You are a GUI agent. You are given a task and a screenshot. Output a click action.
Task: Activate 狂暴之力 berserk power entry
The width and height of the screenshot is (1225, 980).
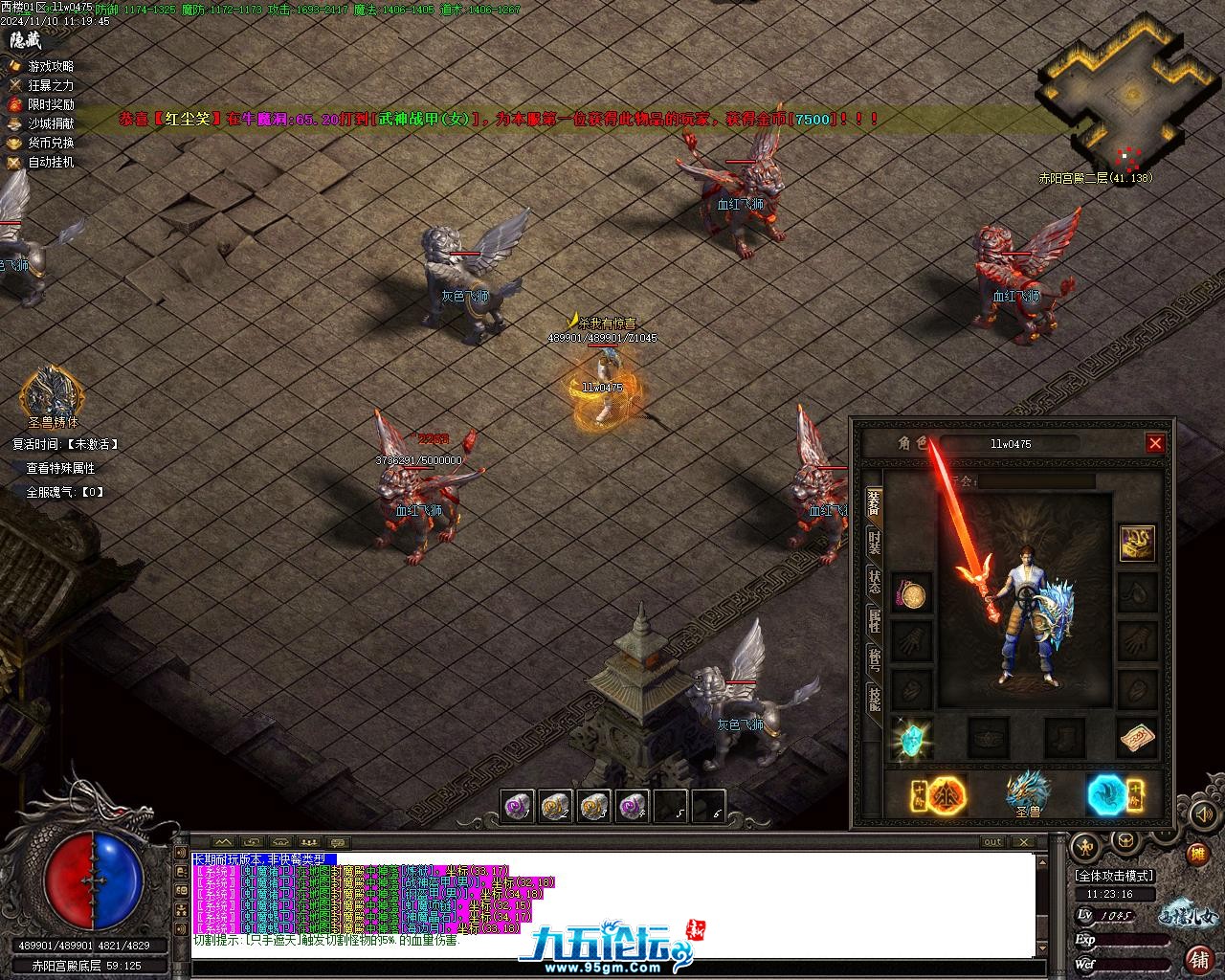click(51, 85)
